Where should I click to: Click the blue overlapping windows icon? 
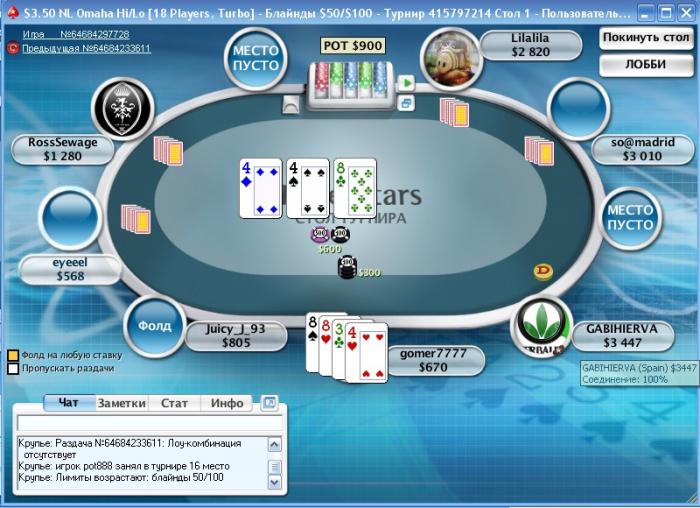coord(406,103)
